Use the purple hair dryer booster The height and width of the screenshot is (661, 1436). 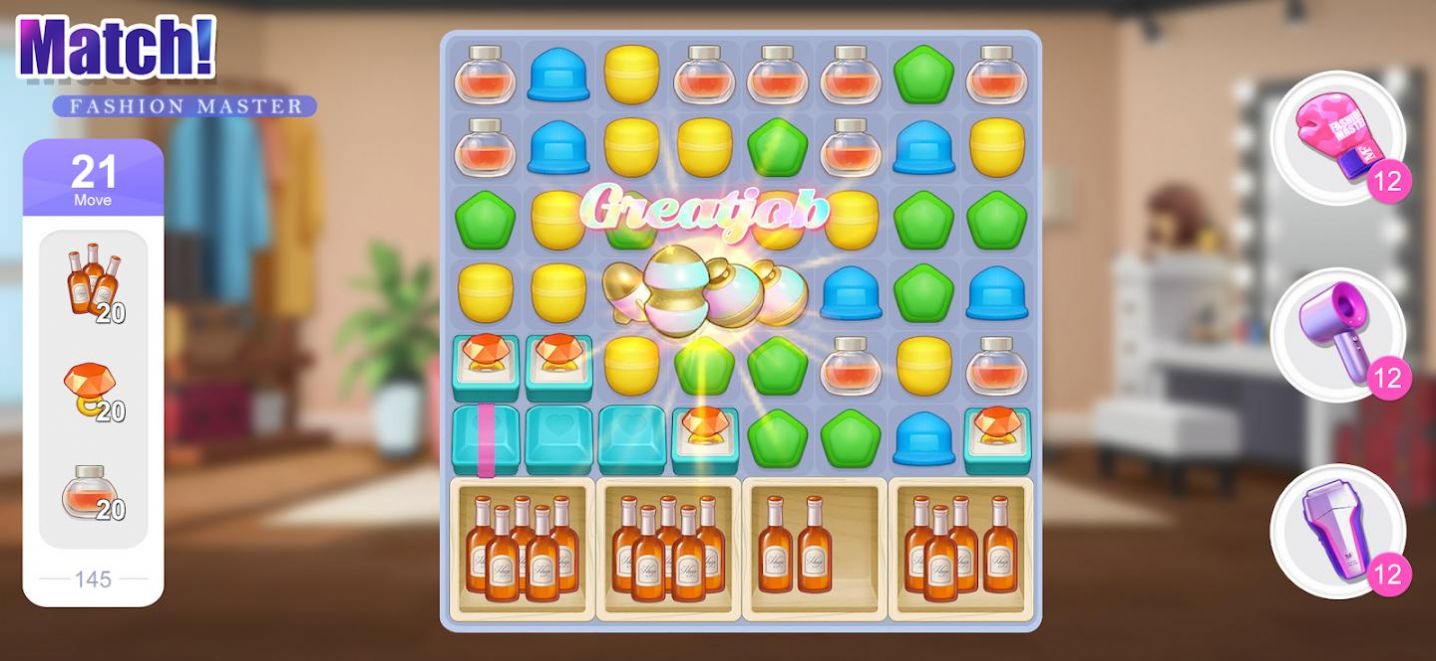(1336, 334)
